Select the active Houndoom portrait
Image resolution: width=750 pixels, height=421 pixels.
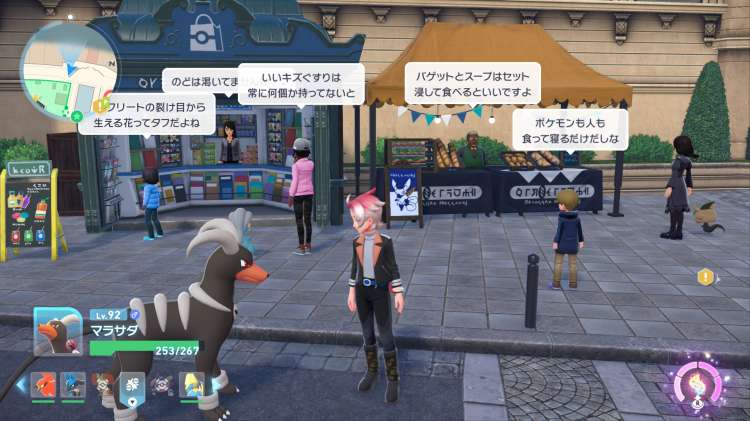click(59, 330)
